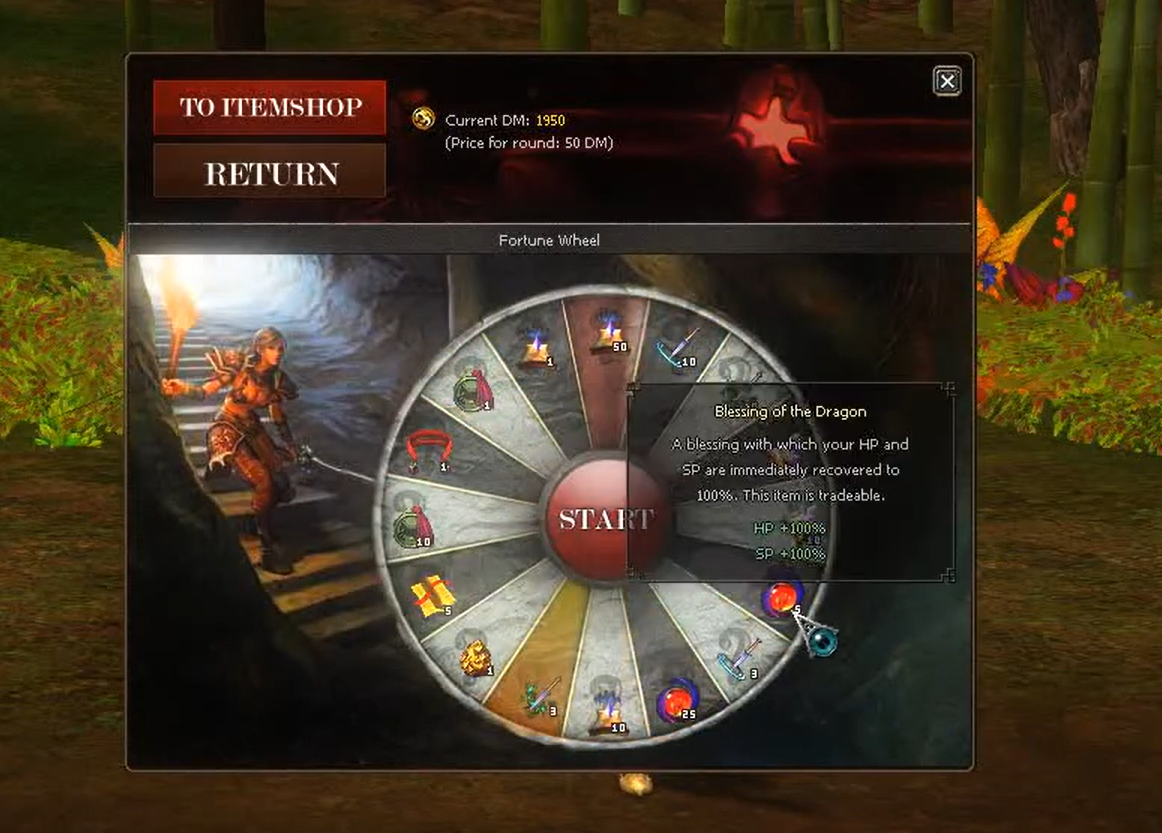This screenshot has height=833, width=1162.
Task: Select the yellow gift box prize
Action: pos(432,596)
